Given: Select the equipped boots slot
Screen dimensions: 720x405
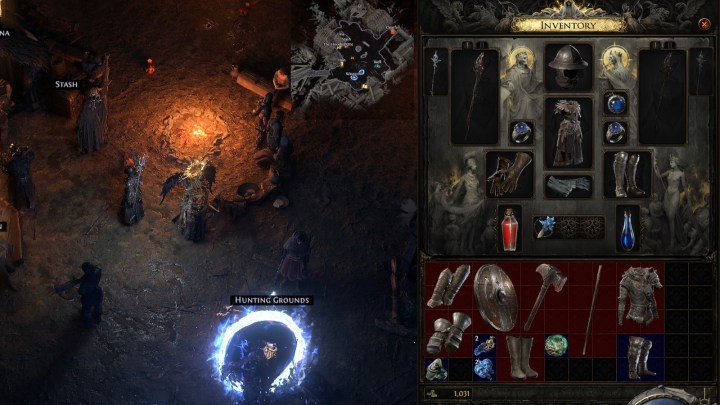Looking at the screenshot, I should pyautogui.click(x=628, y=174).
